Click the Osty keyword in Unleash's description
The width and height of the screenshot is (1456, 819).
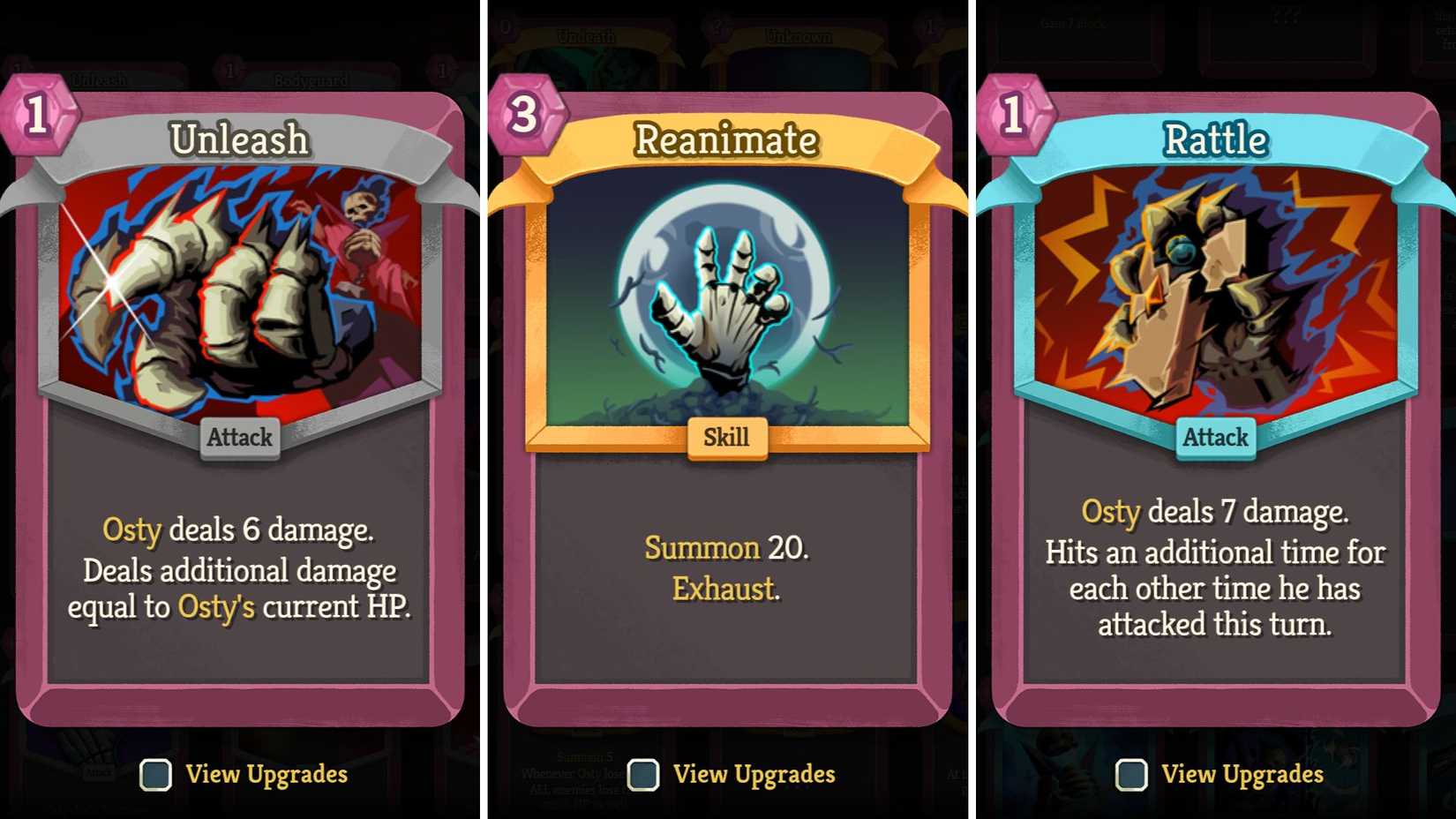point(131,531)
